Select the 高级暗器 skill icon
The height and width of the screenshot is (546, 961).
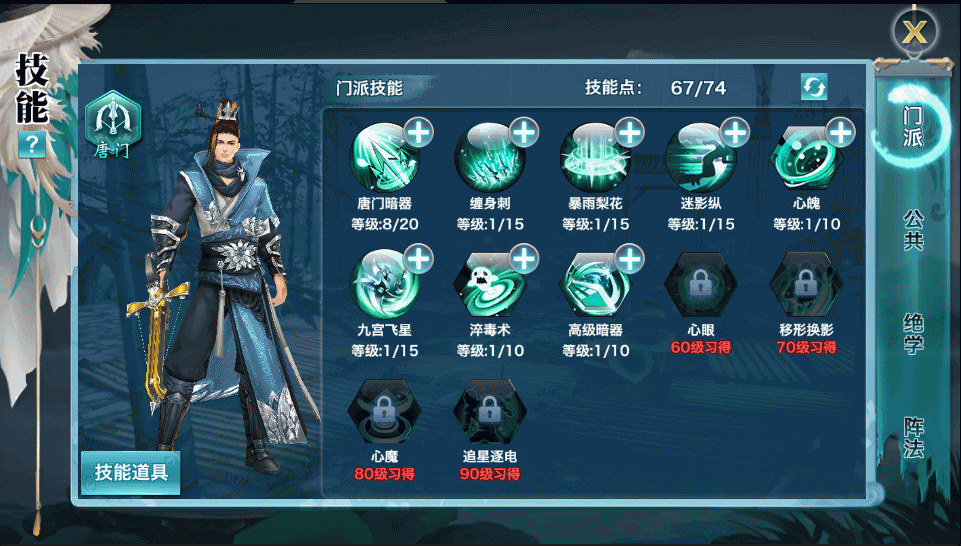[594, 285]
